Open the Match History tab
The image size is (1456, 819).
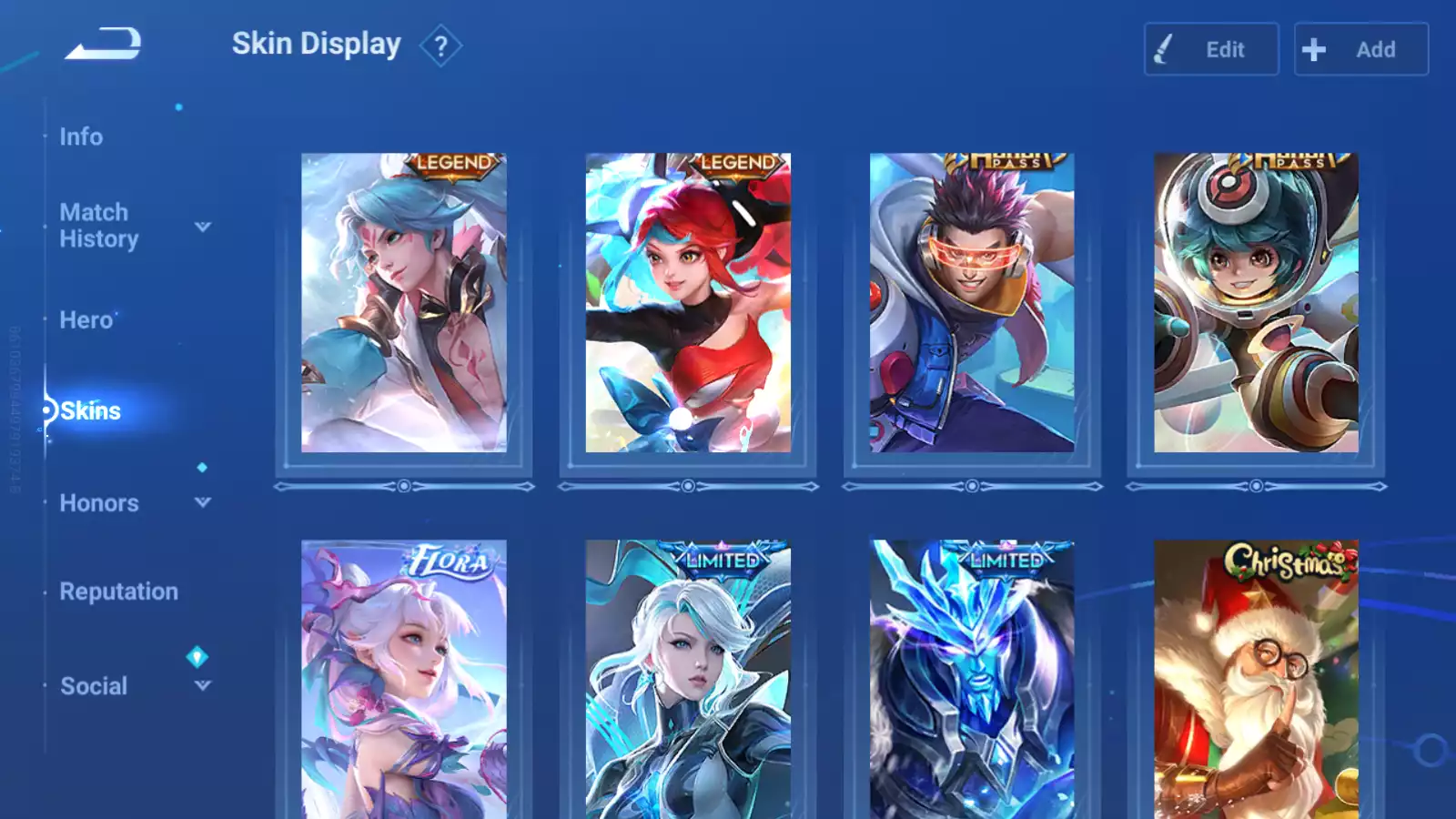(98, 226)
